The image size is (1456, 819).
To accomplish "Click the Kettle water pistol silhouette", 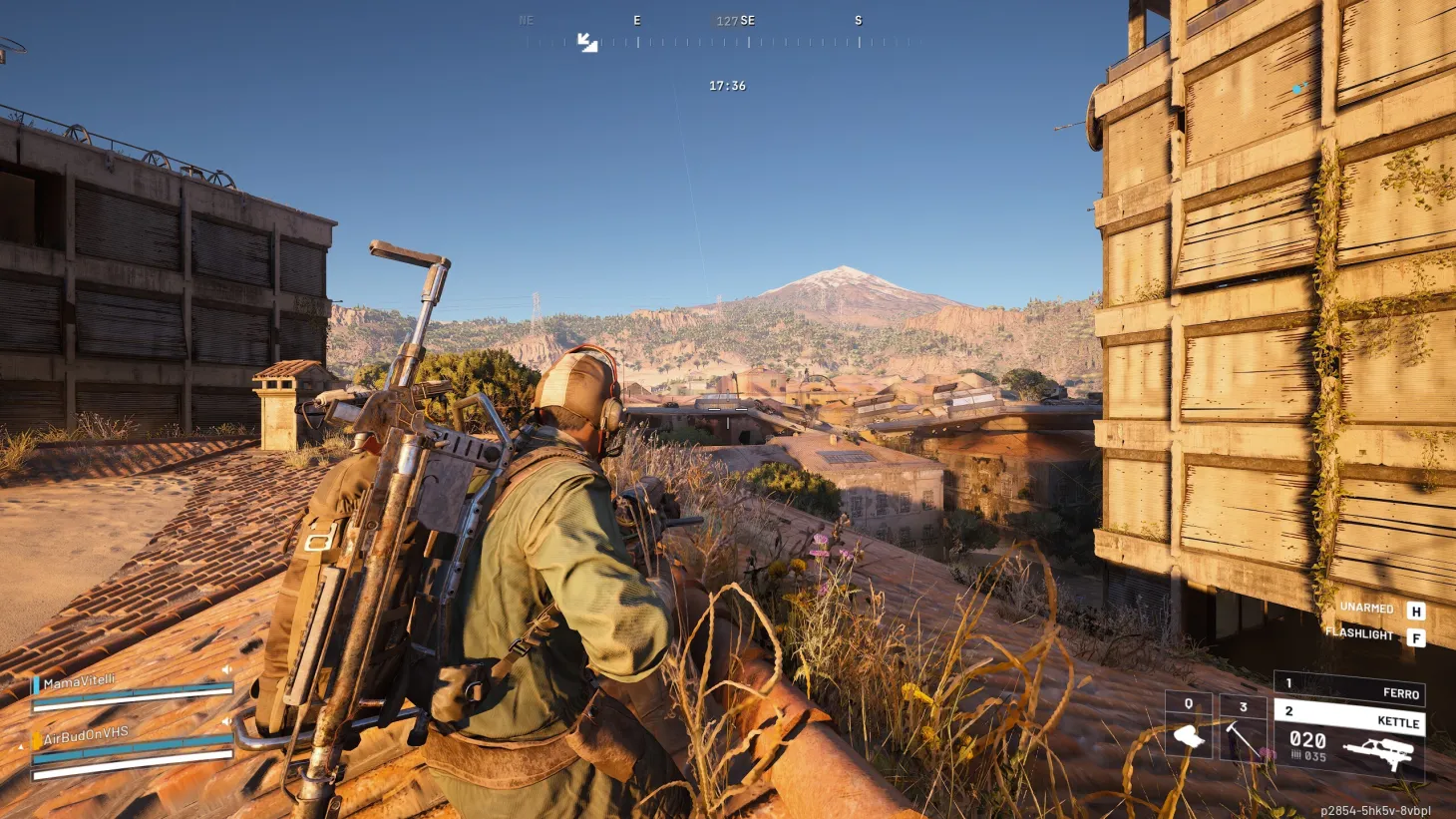I will pos(1380,751).
